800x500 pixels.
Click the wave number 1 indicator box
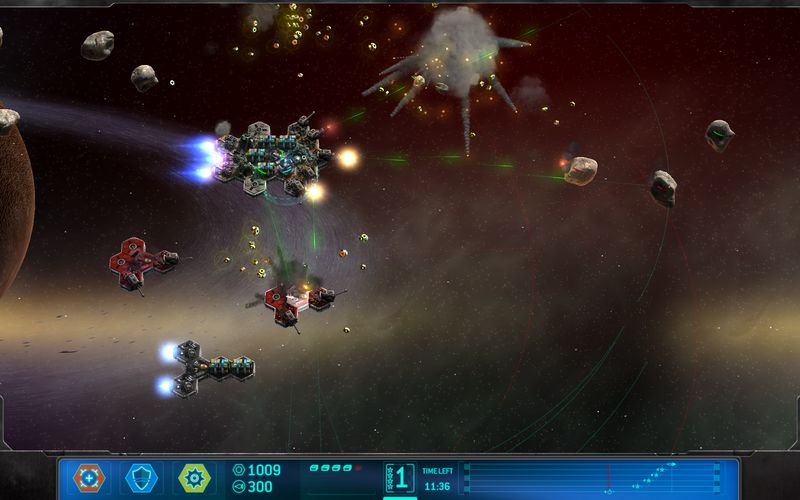point(400,477)
